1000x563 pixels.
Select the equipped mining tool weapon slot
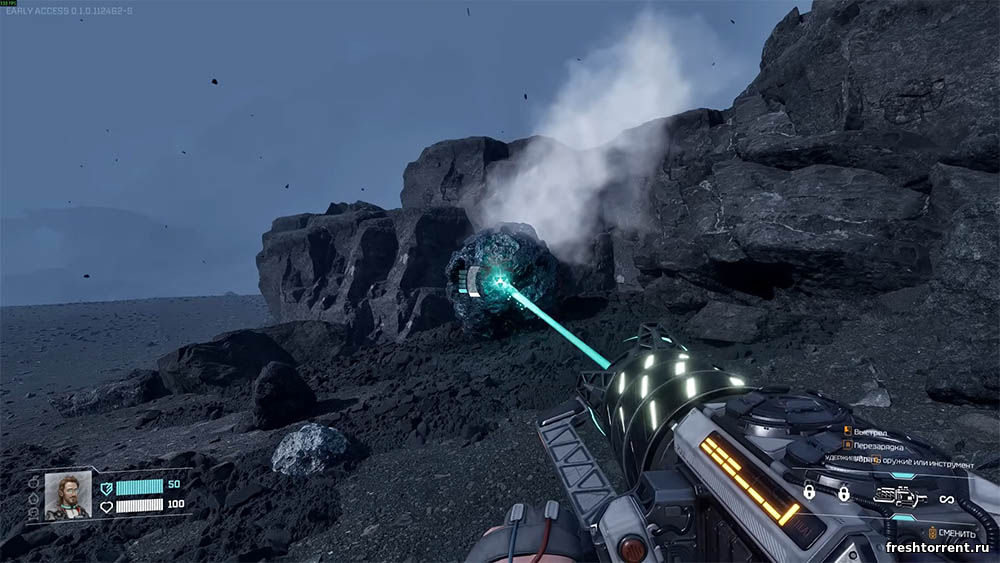click(898, 496)
